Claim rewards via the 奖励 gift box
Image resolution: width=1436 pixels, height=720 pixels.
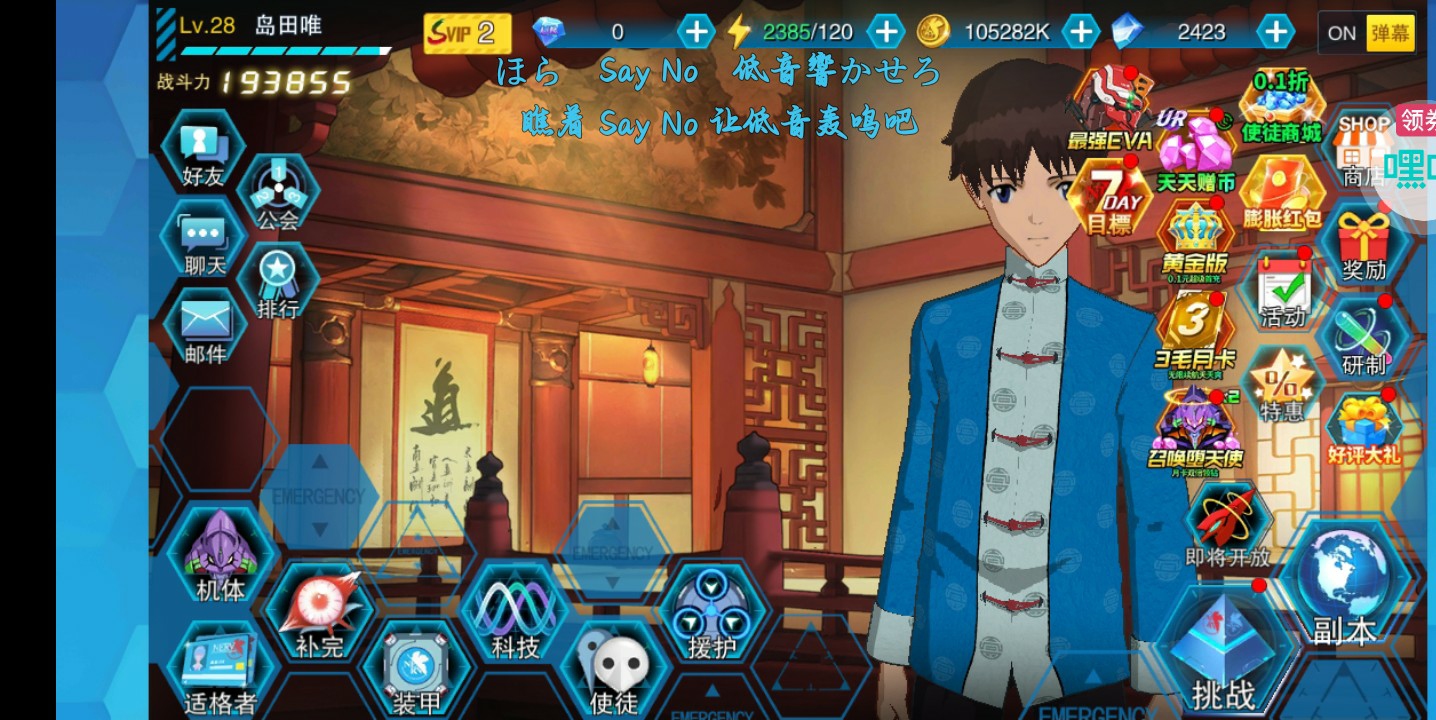click(x=1364, y=246)
